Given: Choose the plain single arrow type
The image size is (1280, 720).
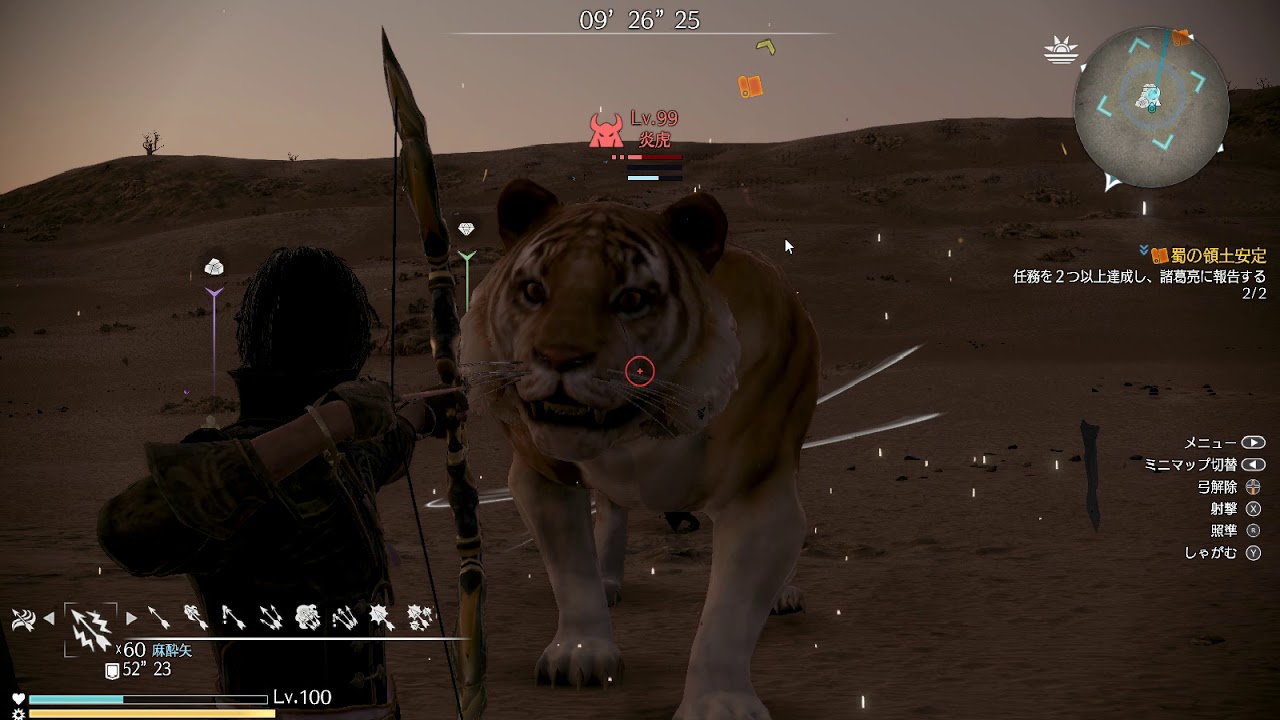Looking at the screenshot, I should [x=159, y=618].
